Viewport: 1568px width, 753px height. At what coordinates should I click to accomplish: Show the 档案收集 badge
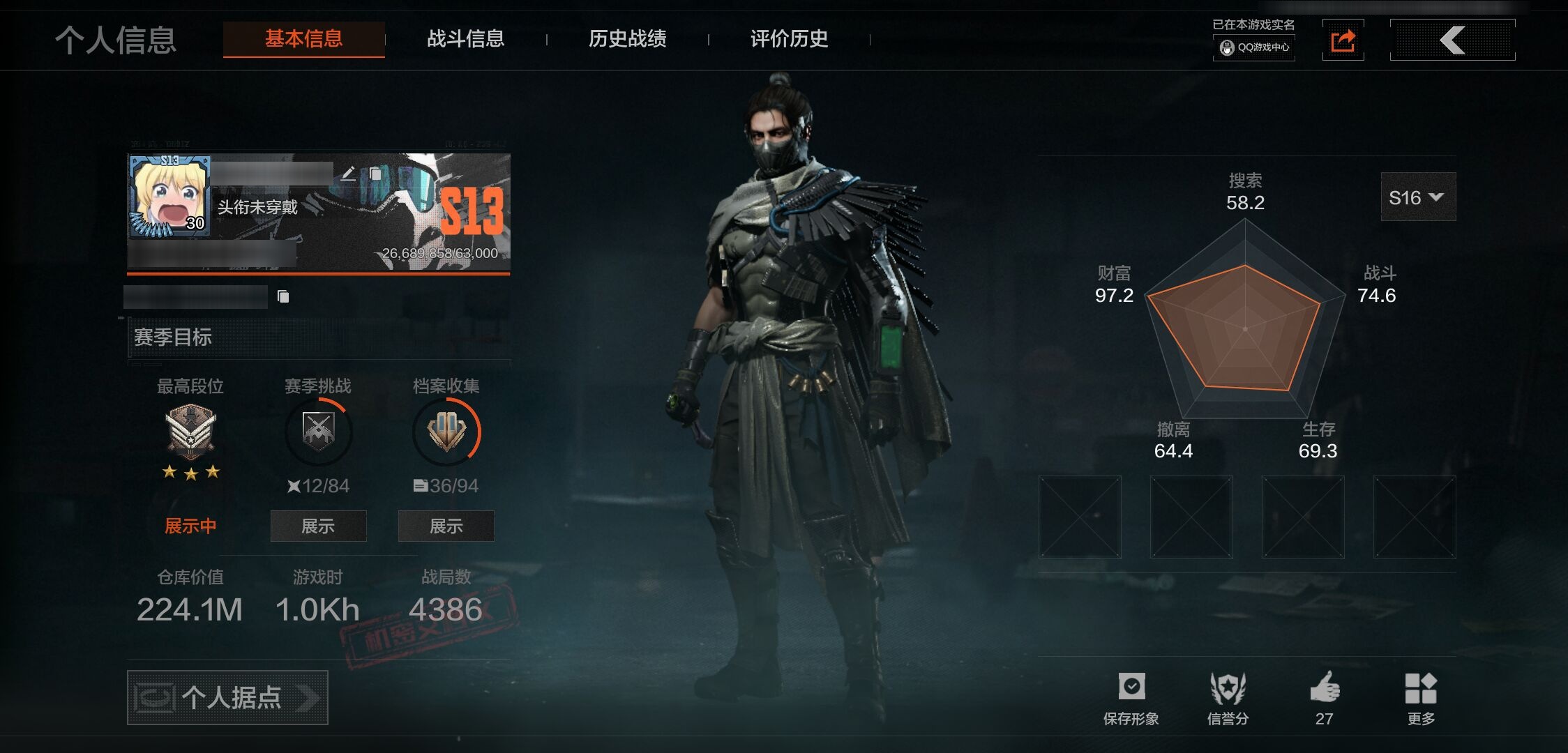(x=446, y=526)
